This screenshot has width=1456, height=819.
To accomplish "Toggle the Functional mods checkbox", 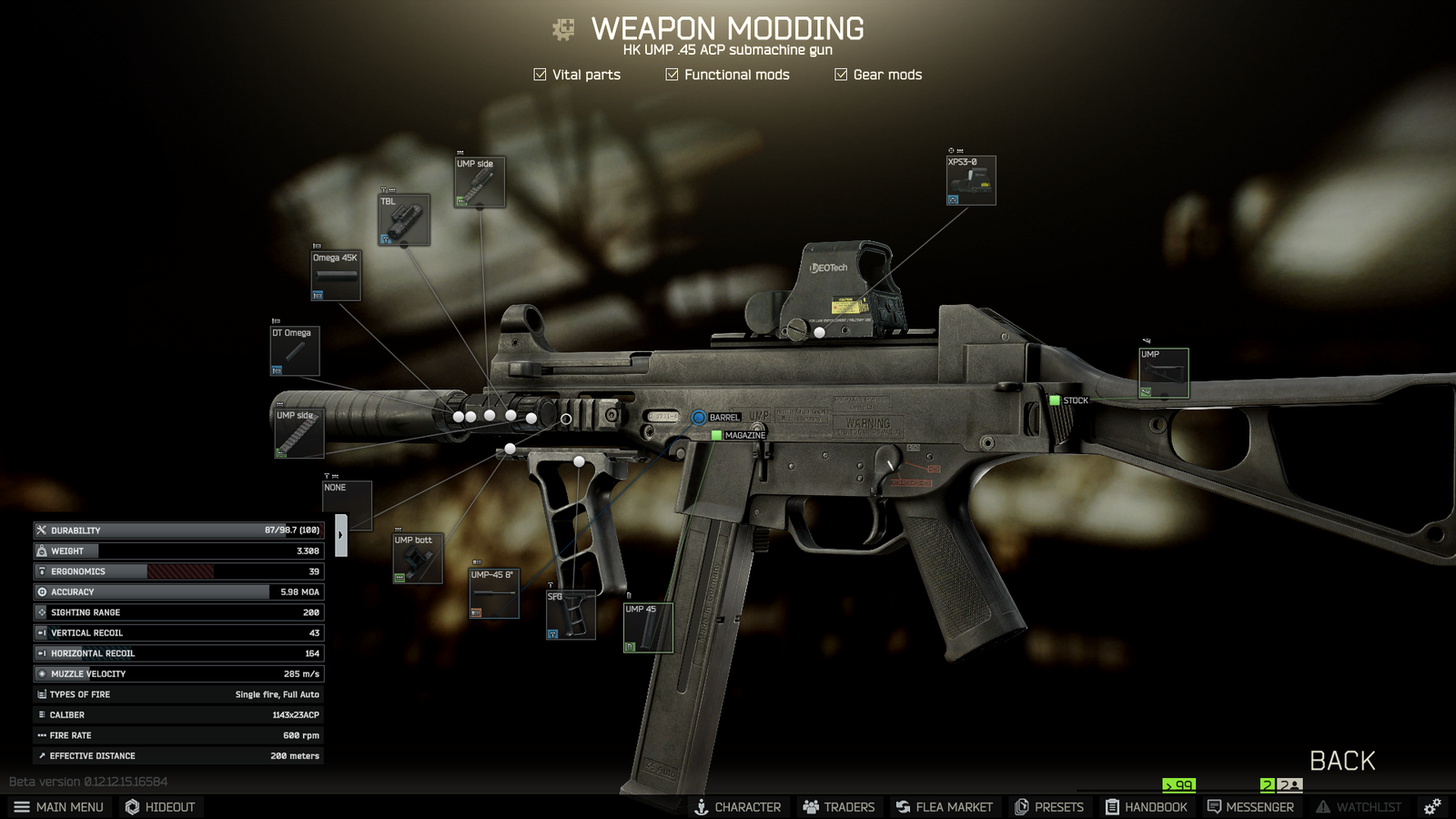I will pos(670,74).
